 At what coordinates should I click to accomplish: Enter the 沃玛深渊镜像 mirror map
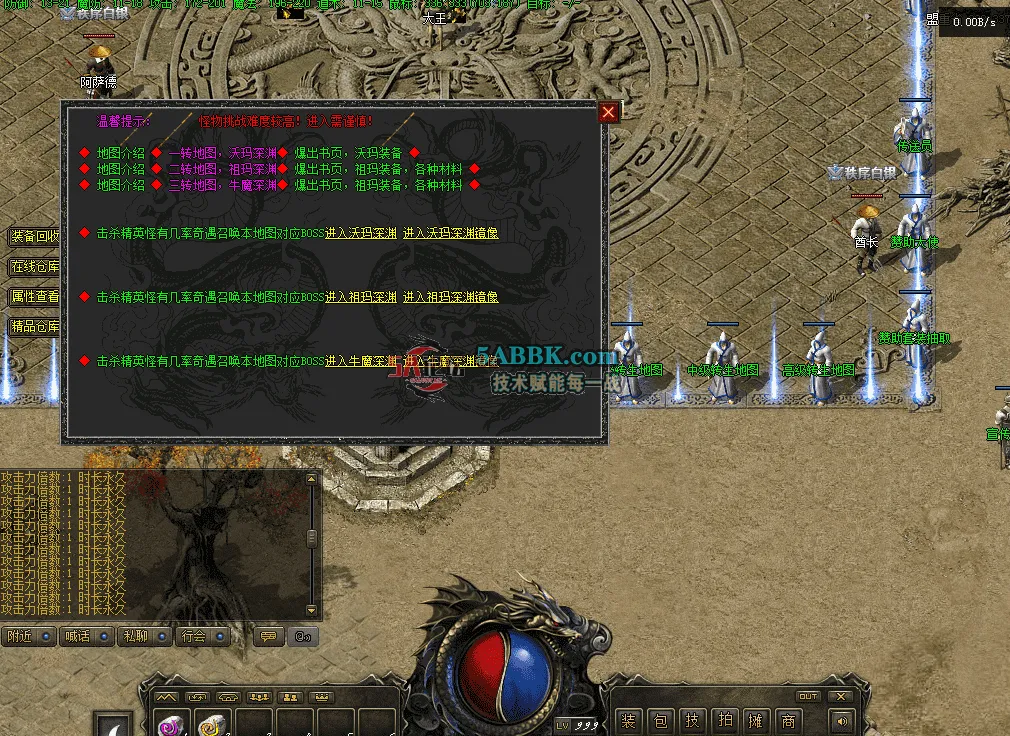coord(450,233)
